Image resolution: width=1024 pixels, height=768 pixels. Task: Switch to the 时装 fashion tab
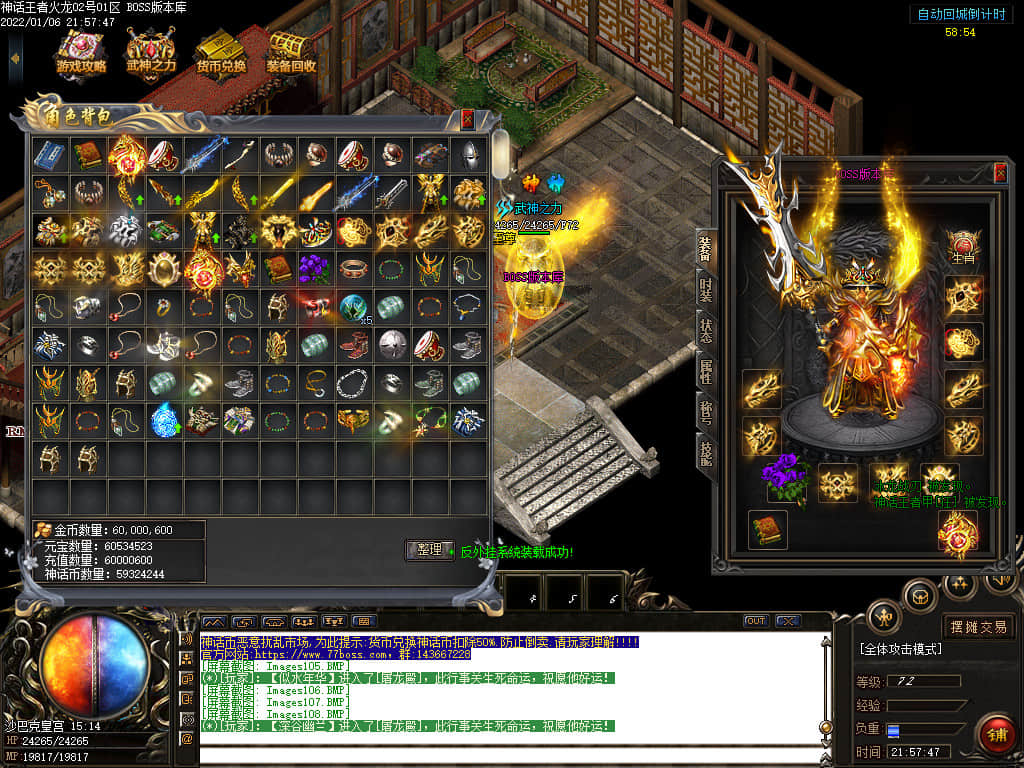click(x=705, y=291)
